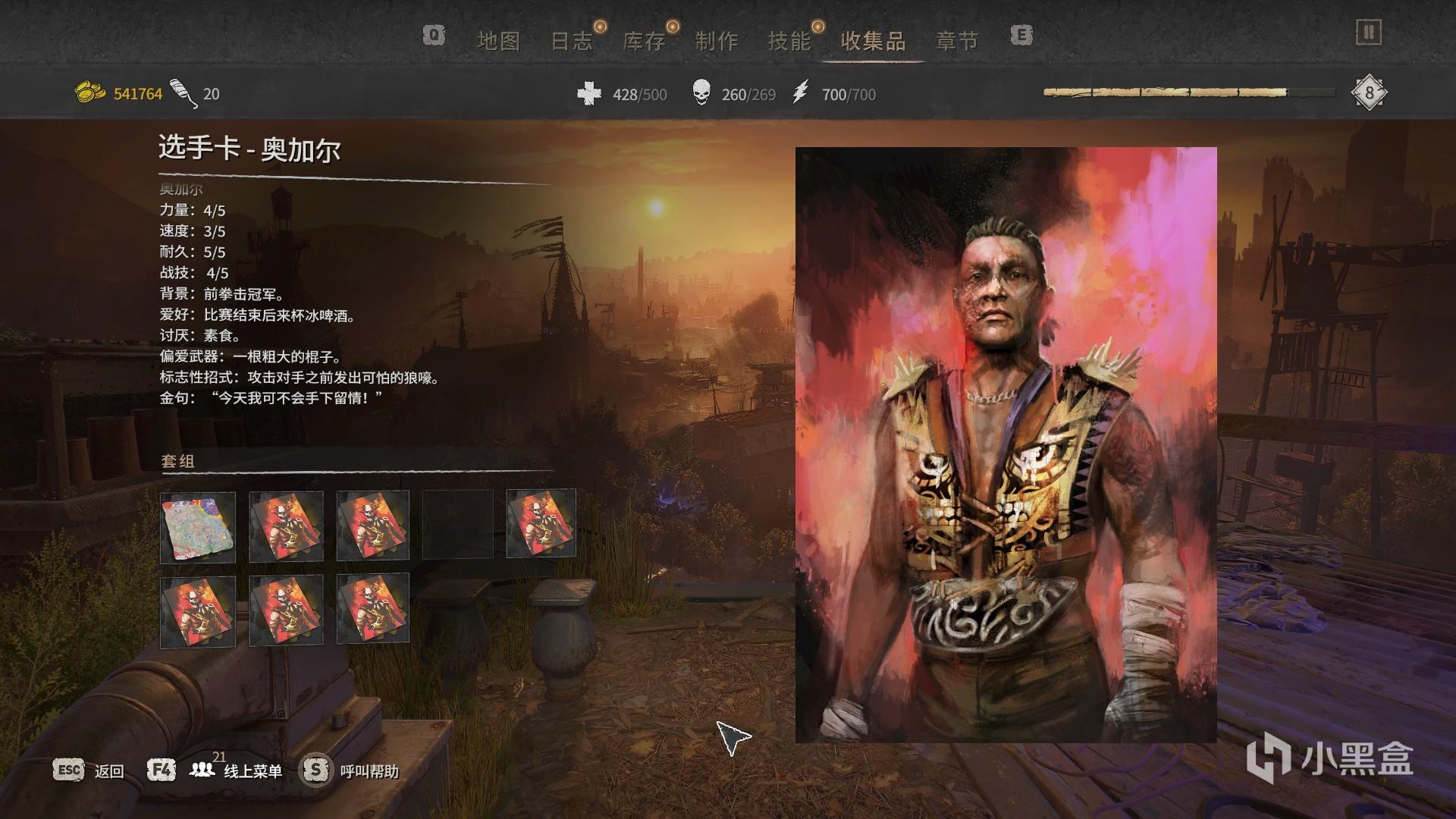This screenshot has width=1456, height=819.
Task: Select the 收集品 collectibles tab
Action: click(874, 41)
